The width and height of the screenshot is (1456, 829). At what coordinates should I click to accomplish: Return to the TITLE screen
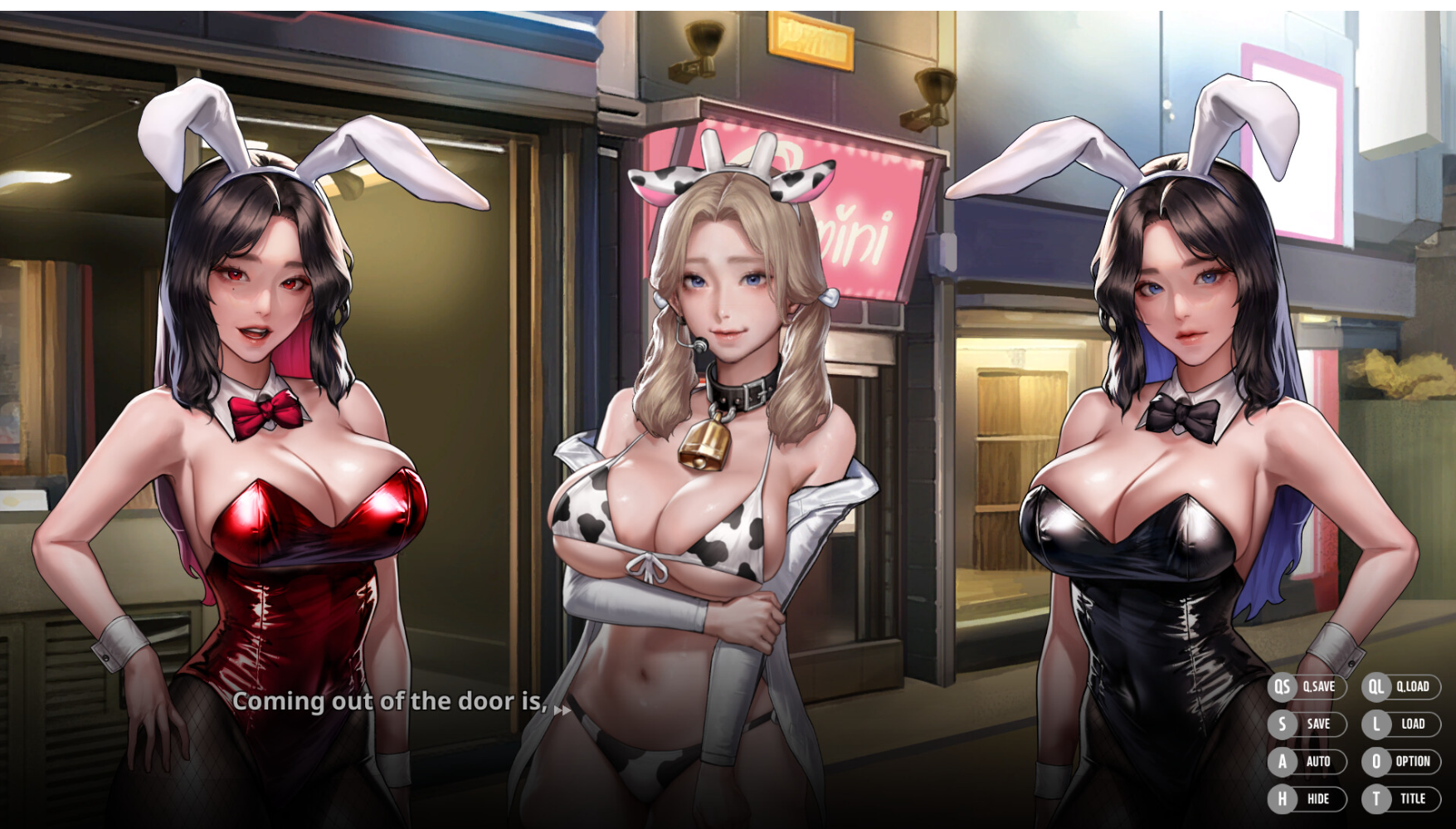click(1415, 798)
